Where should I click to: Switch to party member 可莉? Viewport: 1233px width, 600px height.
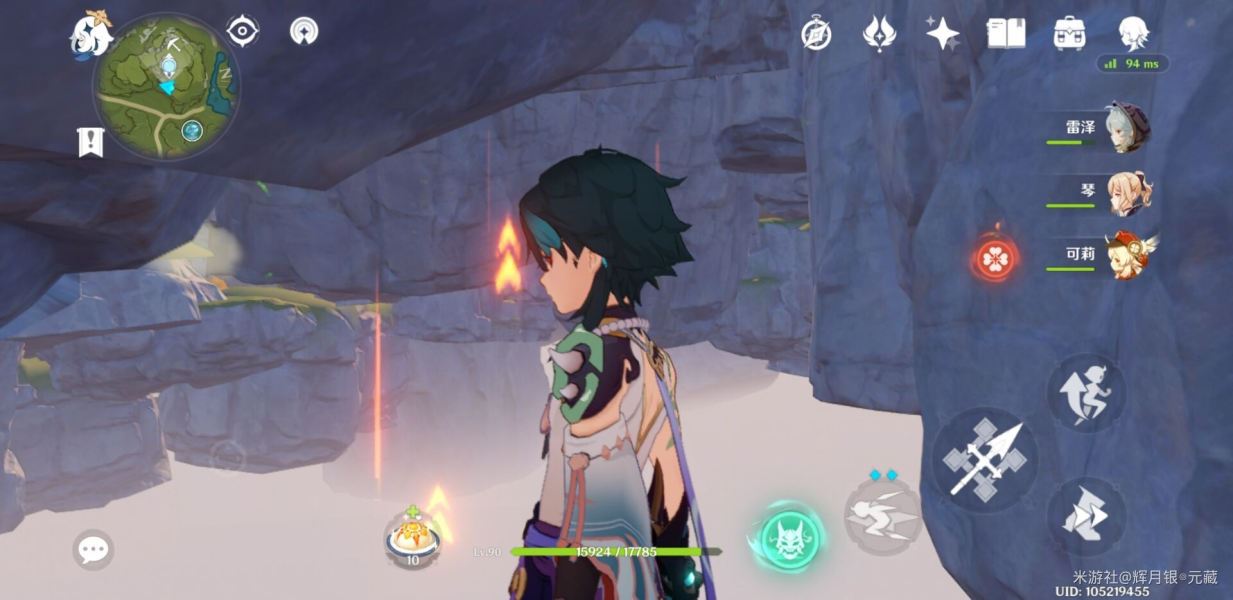click(1127, 255)
